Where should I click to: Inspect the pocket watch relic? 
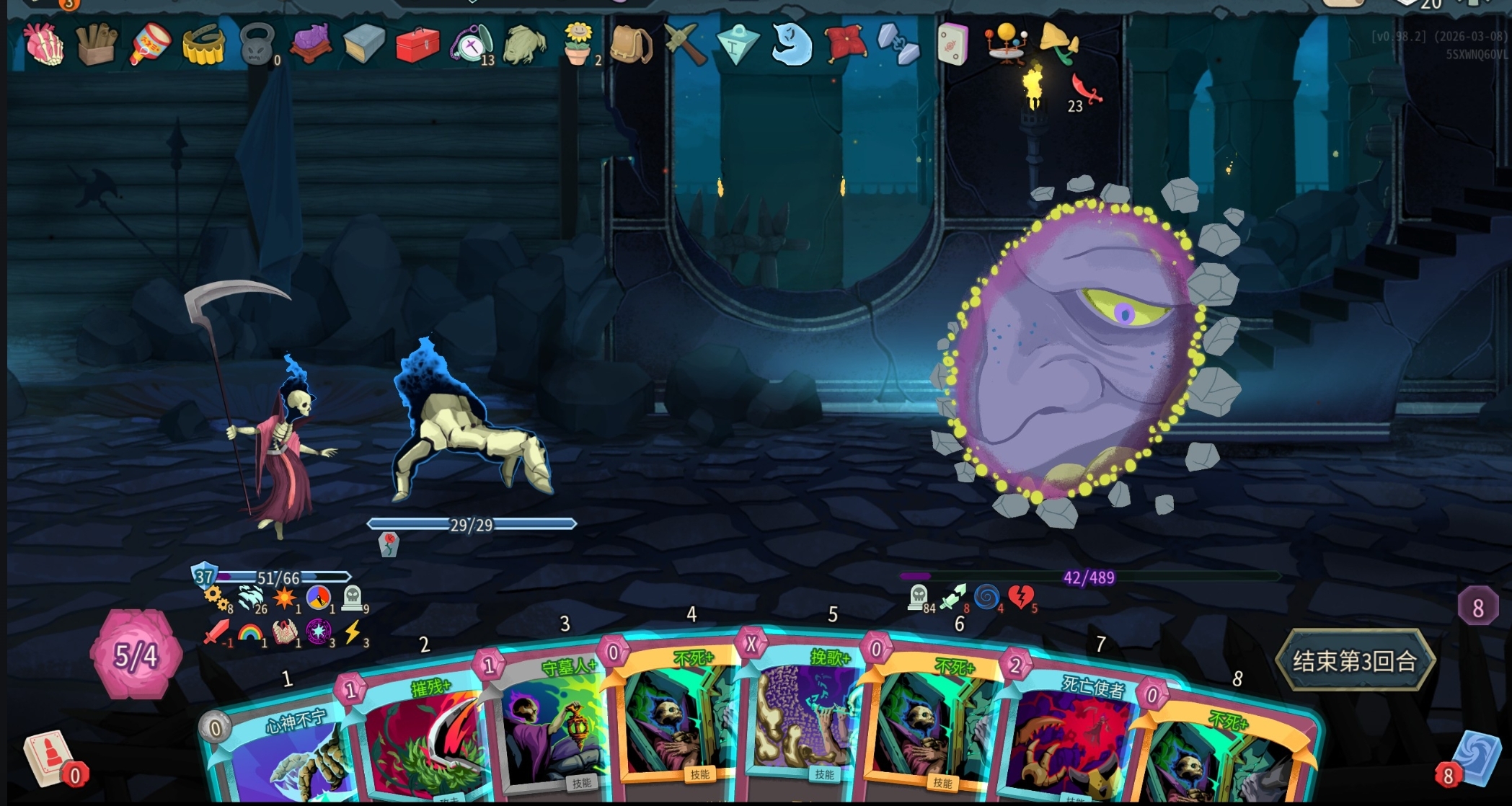click(x=470, y=45)
